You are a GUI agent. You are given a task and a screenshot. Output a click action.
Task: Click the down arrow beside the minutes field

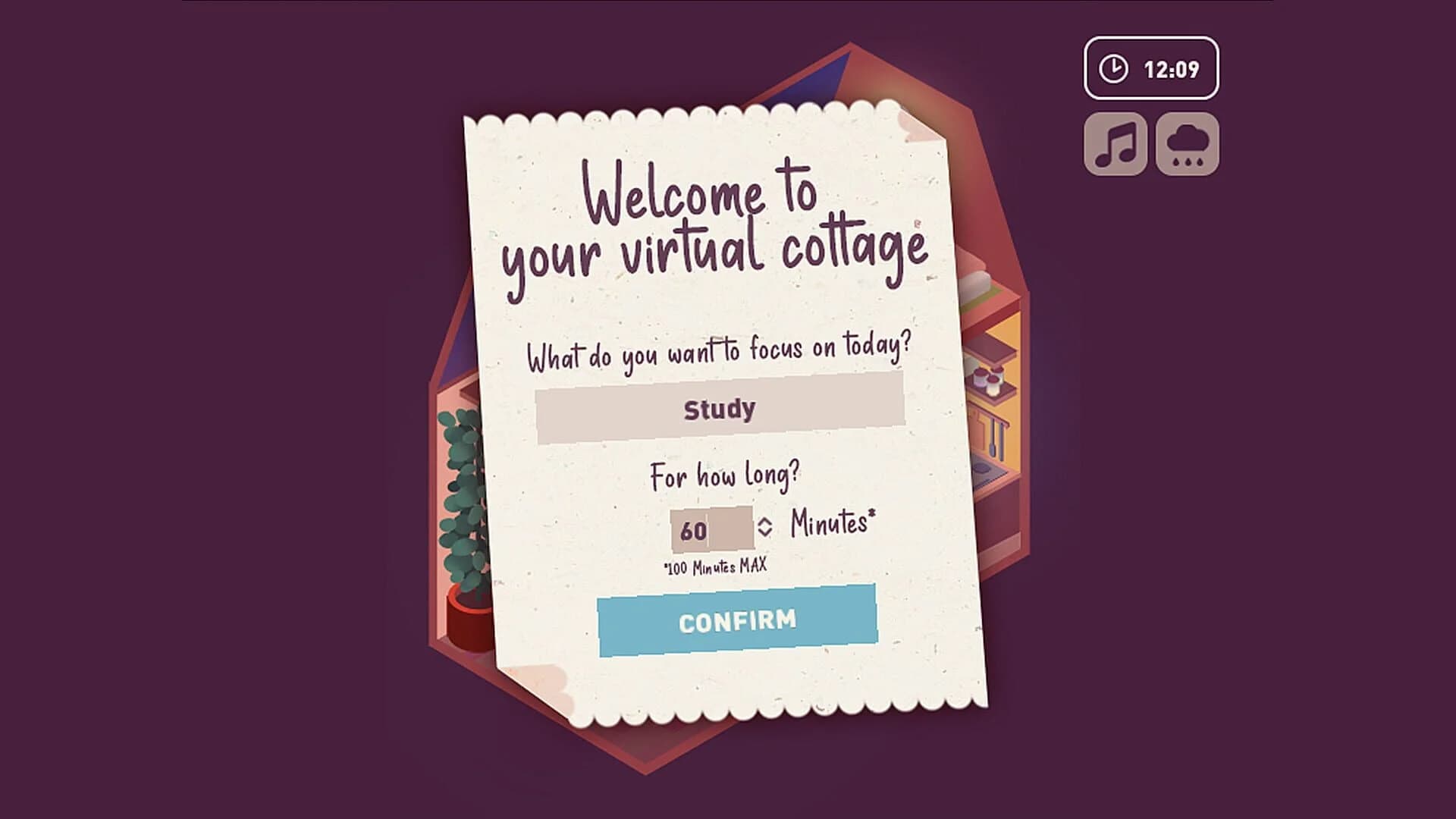765,532
